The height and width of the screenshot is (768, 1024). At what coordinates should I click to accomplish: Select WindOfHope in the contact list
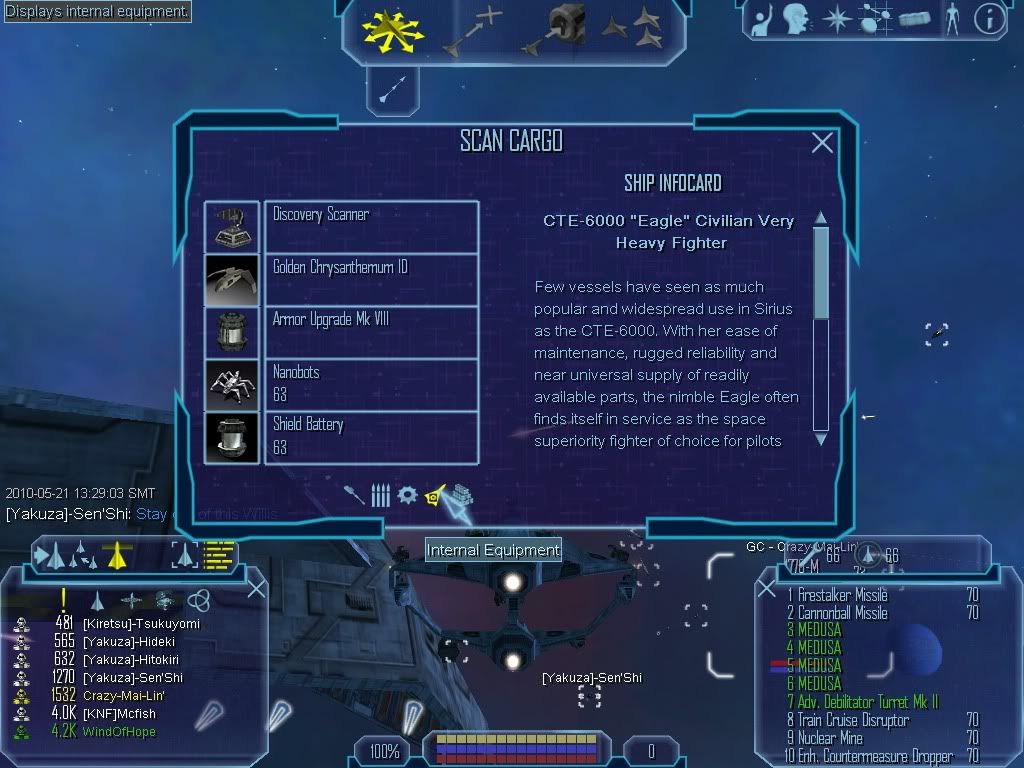[x=119, y=732]
